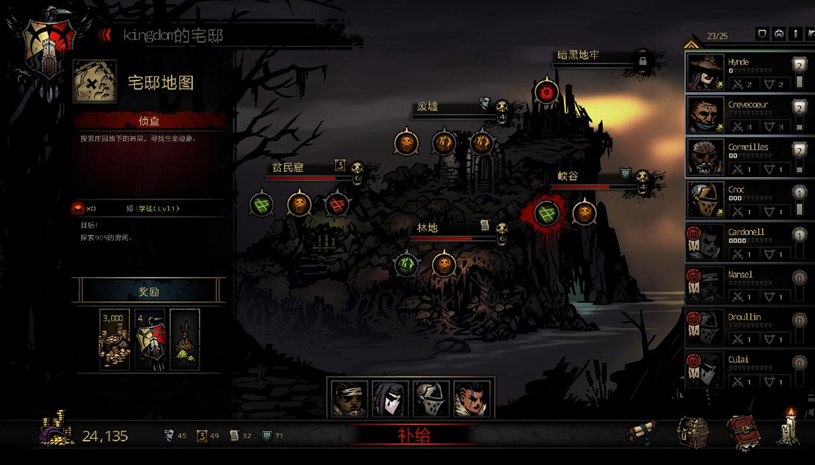Image resolution: width=815 pixels, height=465 pixels.
Task: Open the red journal book icon
Action: click(x=741, y=432)
